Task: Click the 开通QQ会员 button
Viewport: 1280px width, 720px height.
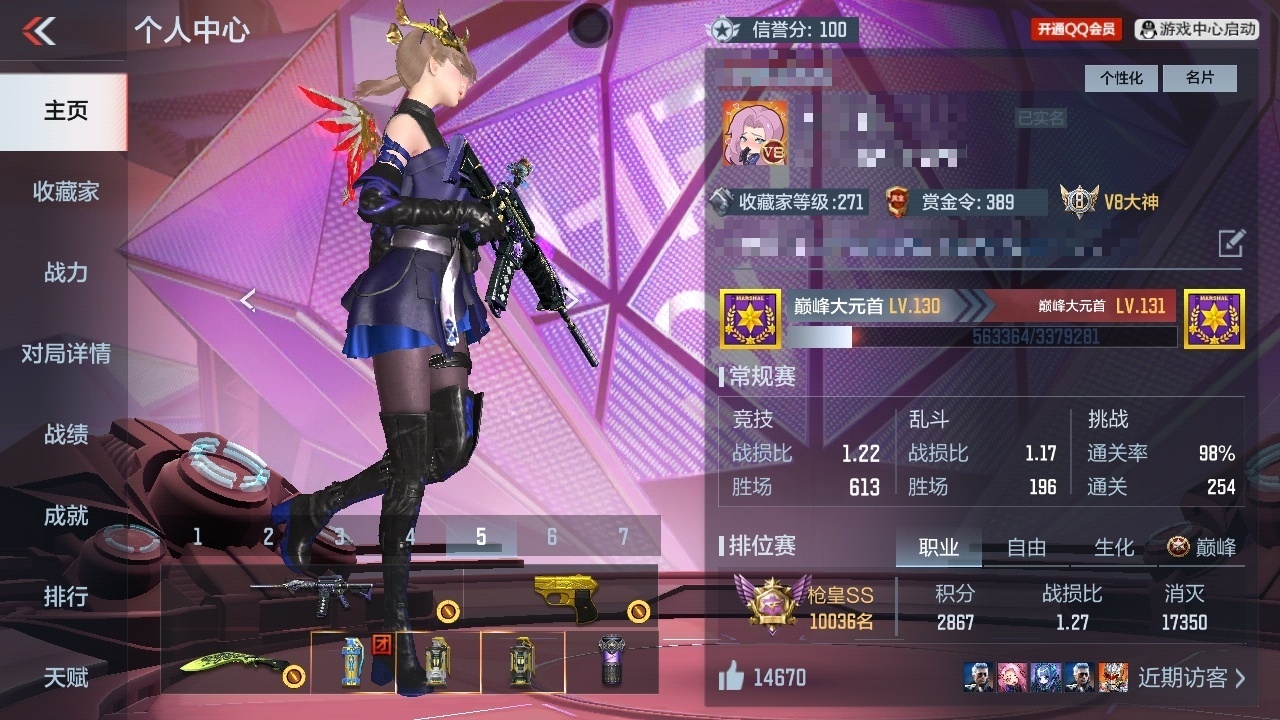Action: point(1076,29)
